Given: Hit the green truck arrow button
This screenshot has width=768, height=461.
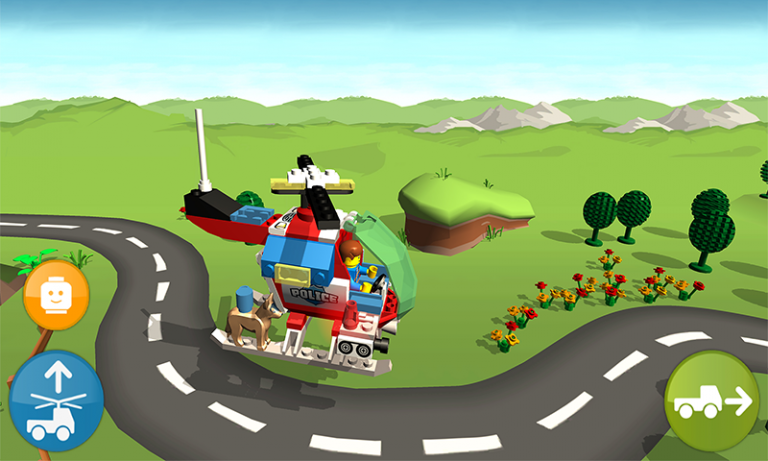Looking at the screenshot, I should pyautogui.click(x=711, y=400).
